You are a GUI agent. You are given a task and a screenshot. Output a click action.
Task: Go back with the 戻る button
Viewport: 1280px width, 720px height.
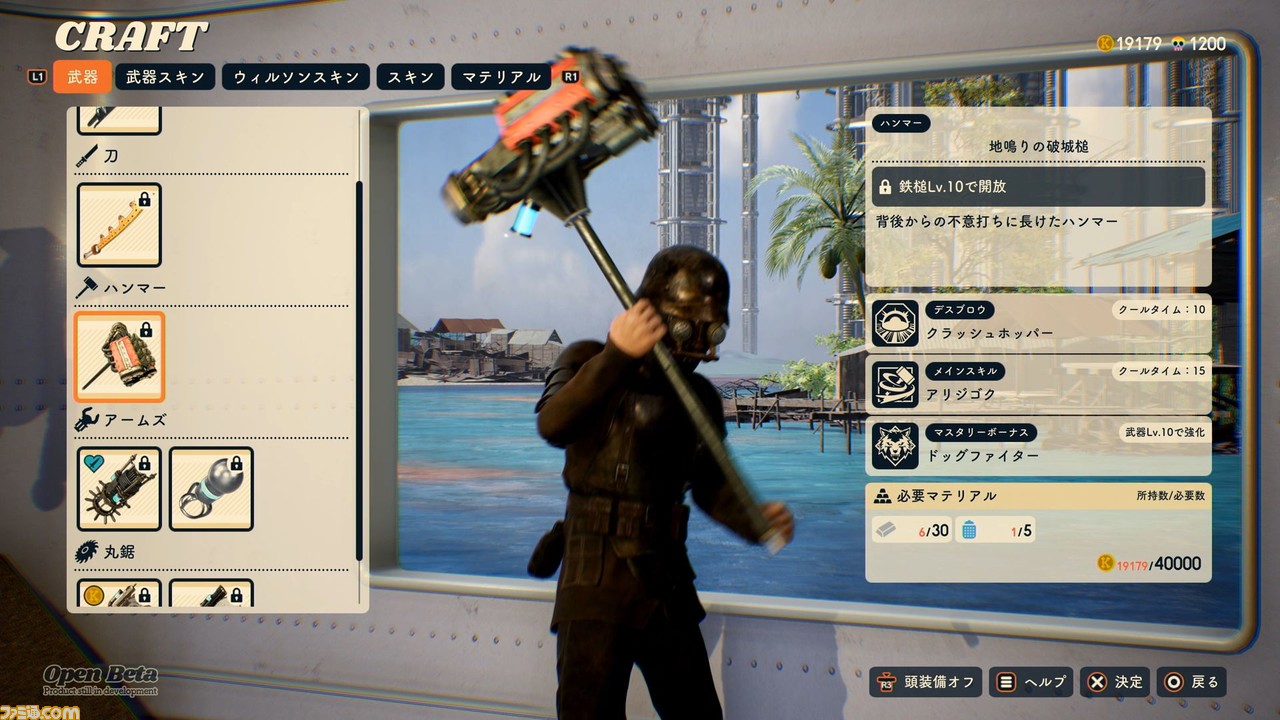1191,682
